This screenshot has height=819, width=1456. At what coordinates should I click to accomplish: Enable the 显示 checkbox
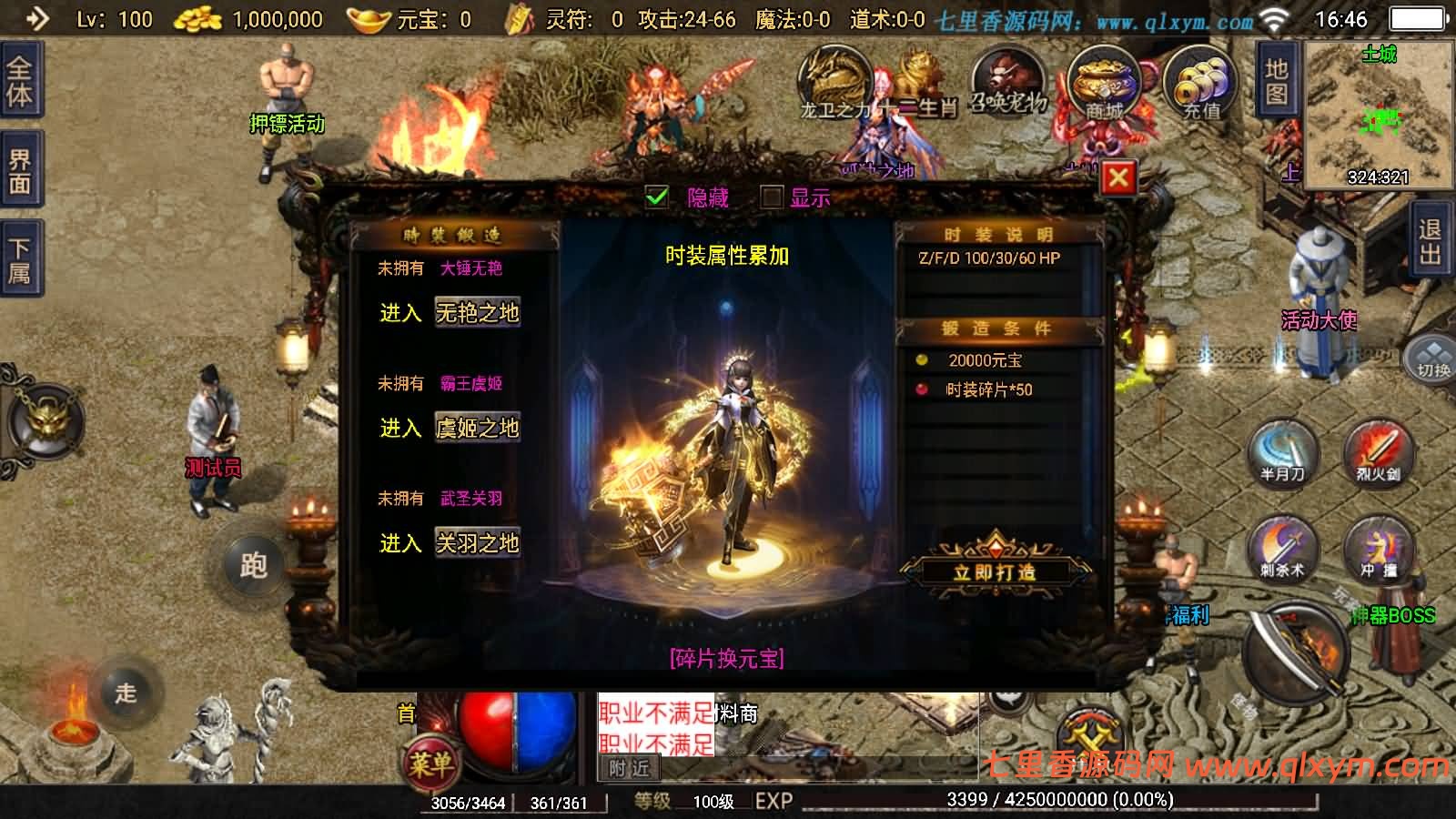[772, 196]
